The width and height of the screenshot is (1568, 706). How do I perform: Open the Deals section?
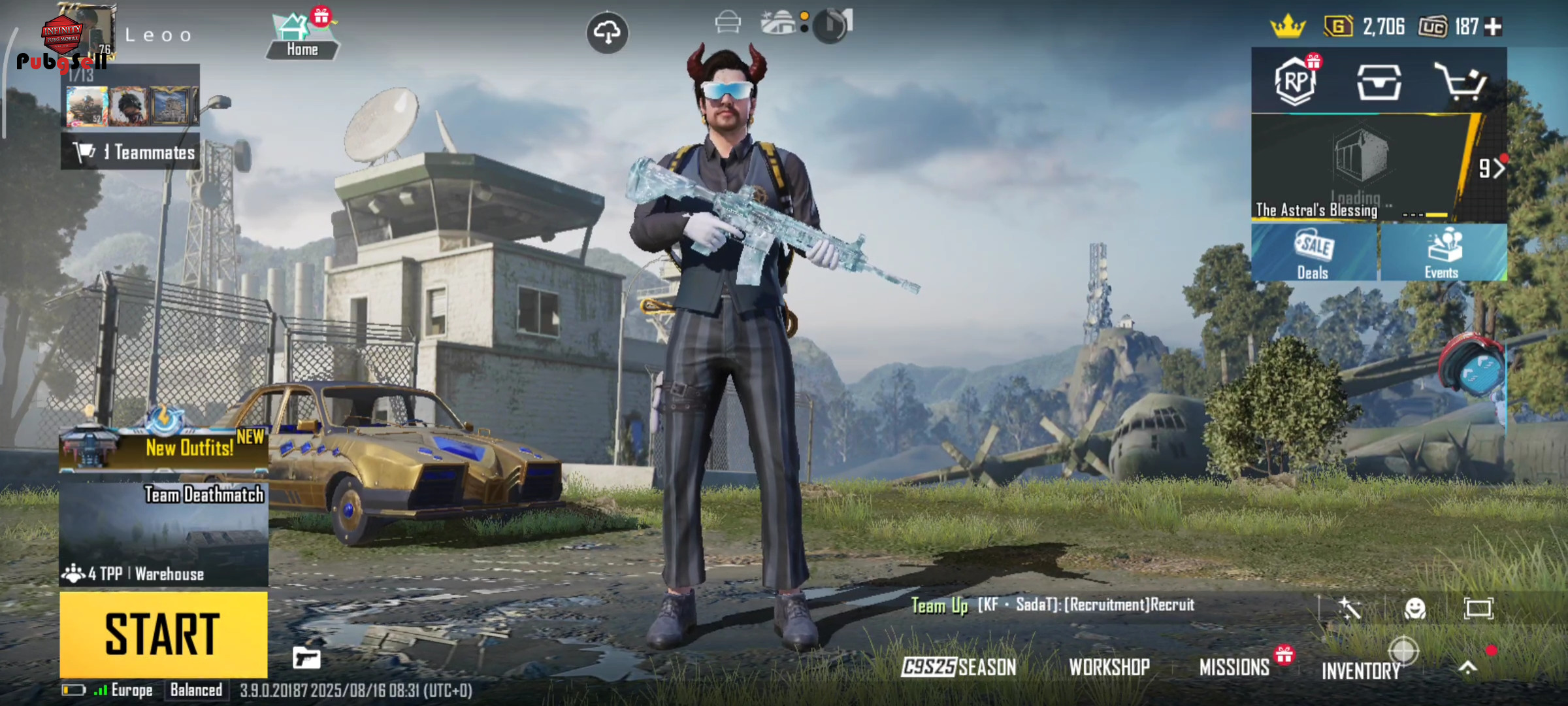(1314, 254)
